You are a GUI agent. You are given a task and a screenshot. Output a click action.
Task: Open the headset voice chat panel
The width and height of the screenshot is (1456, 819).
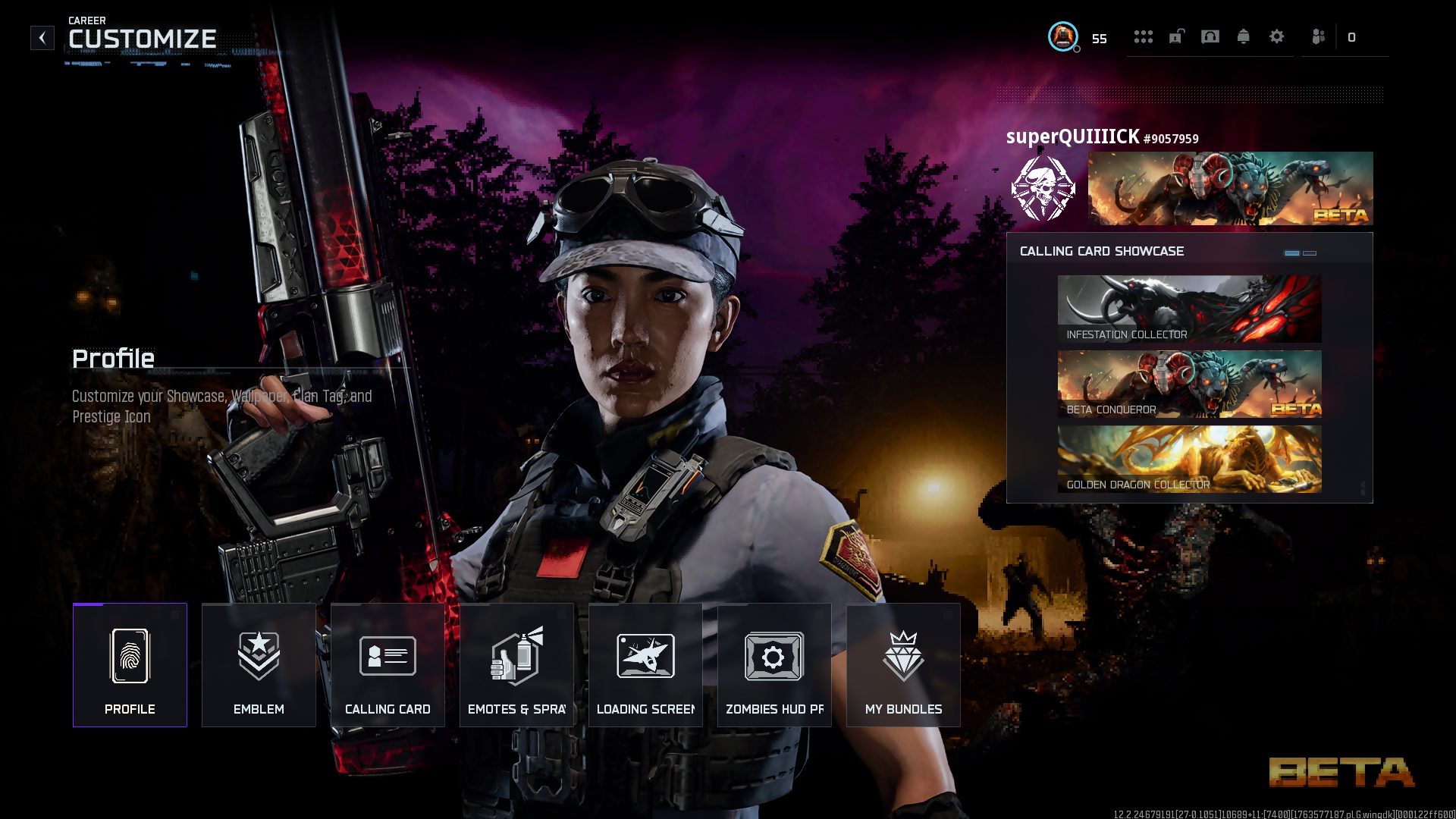(1210, 36)
